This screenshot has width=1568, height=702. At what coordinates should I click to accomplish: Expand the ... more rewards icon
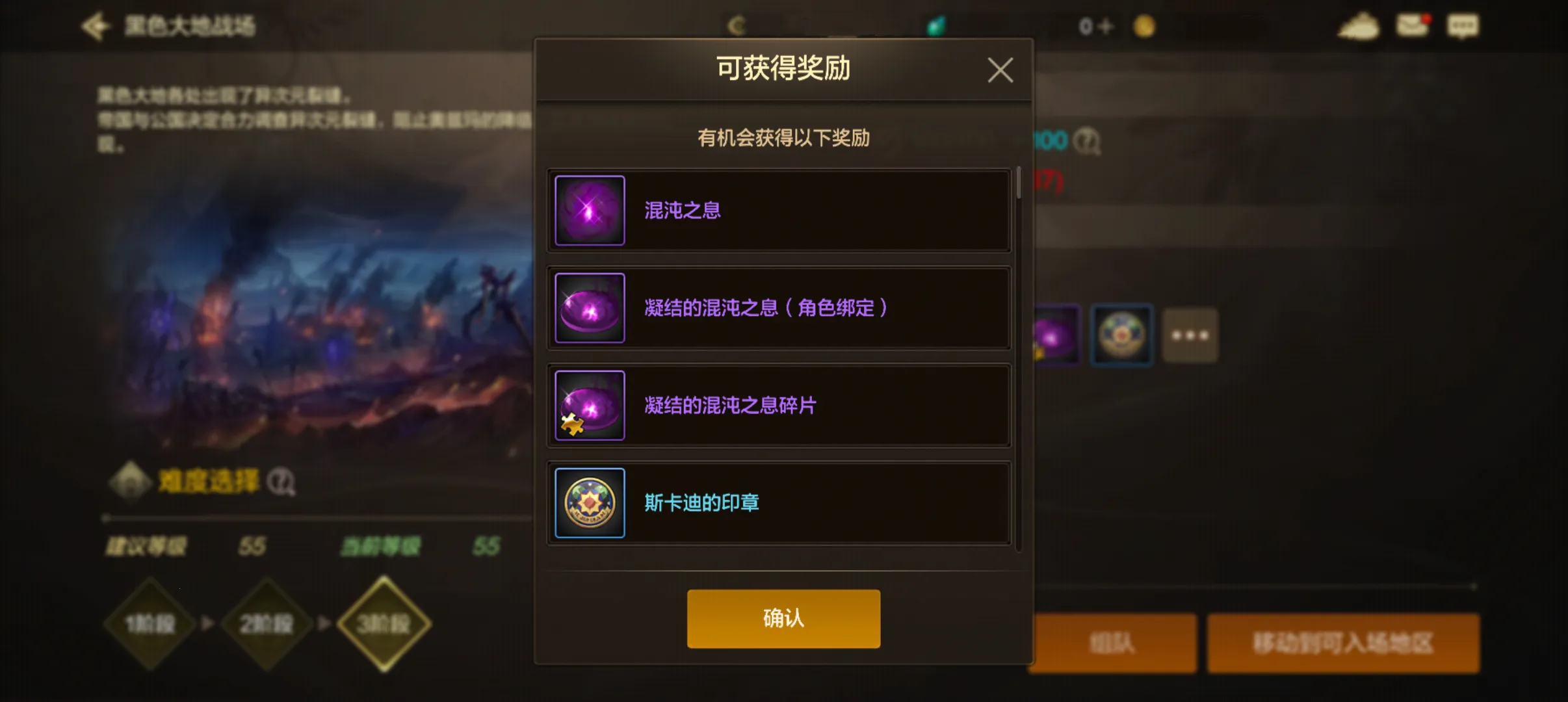coord(1189,335)
